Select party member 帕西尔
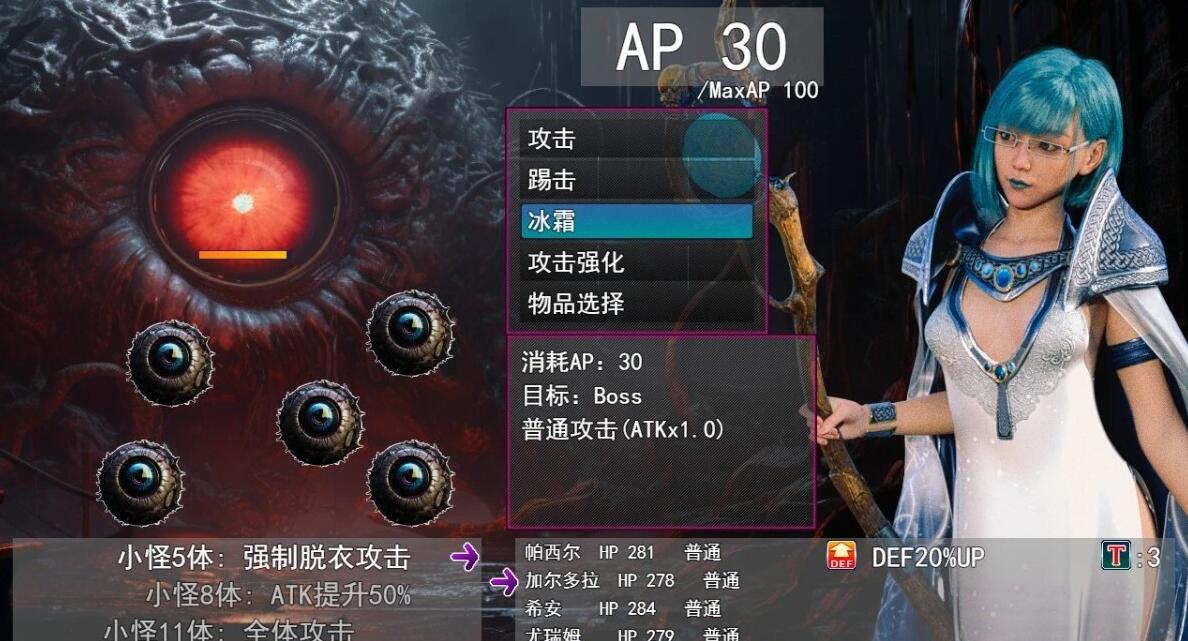This screenshot has width=1188, height=641. click(x=553, y=552)
